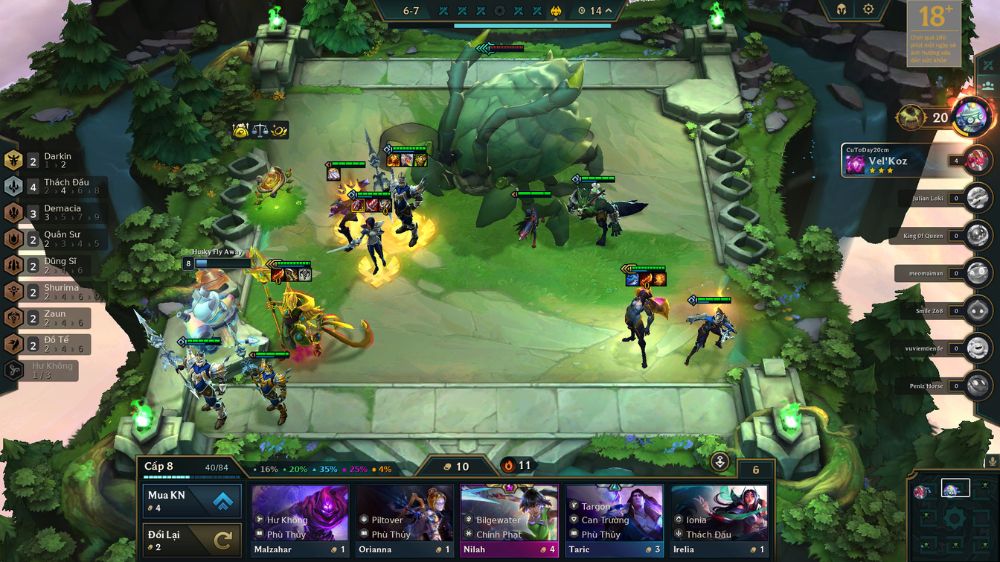Open settings via the gear icon
The image size is (1000, 562).
(868, 9)
